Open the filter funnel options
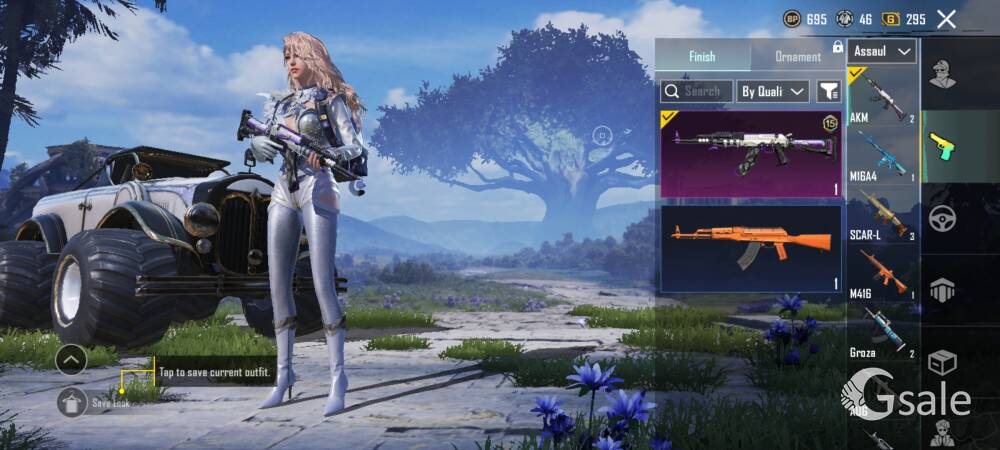The width and height of the screenshot is (1000, 450). point(828,91)
